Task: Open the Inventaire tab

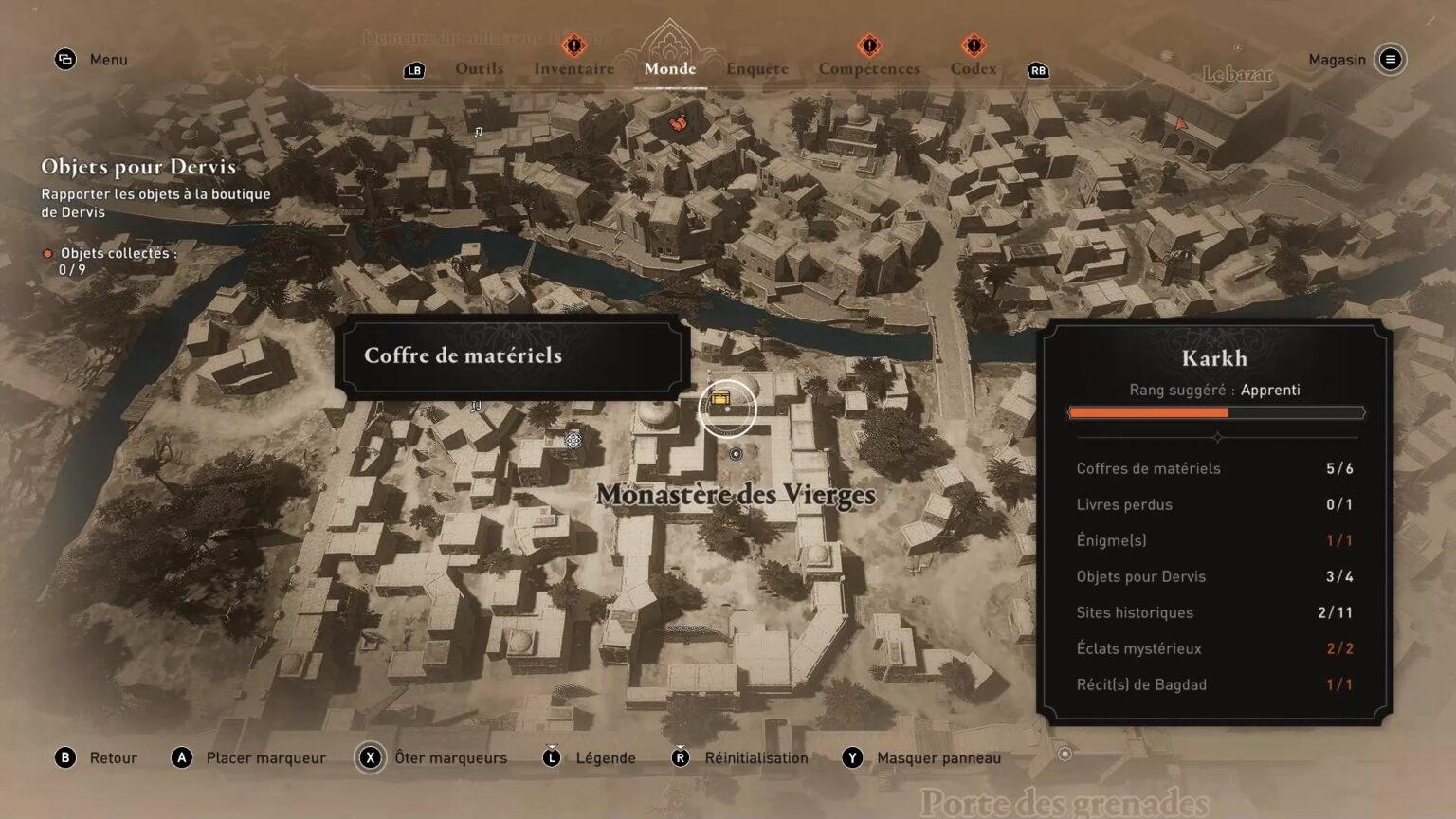Action: tap(573, 68)
